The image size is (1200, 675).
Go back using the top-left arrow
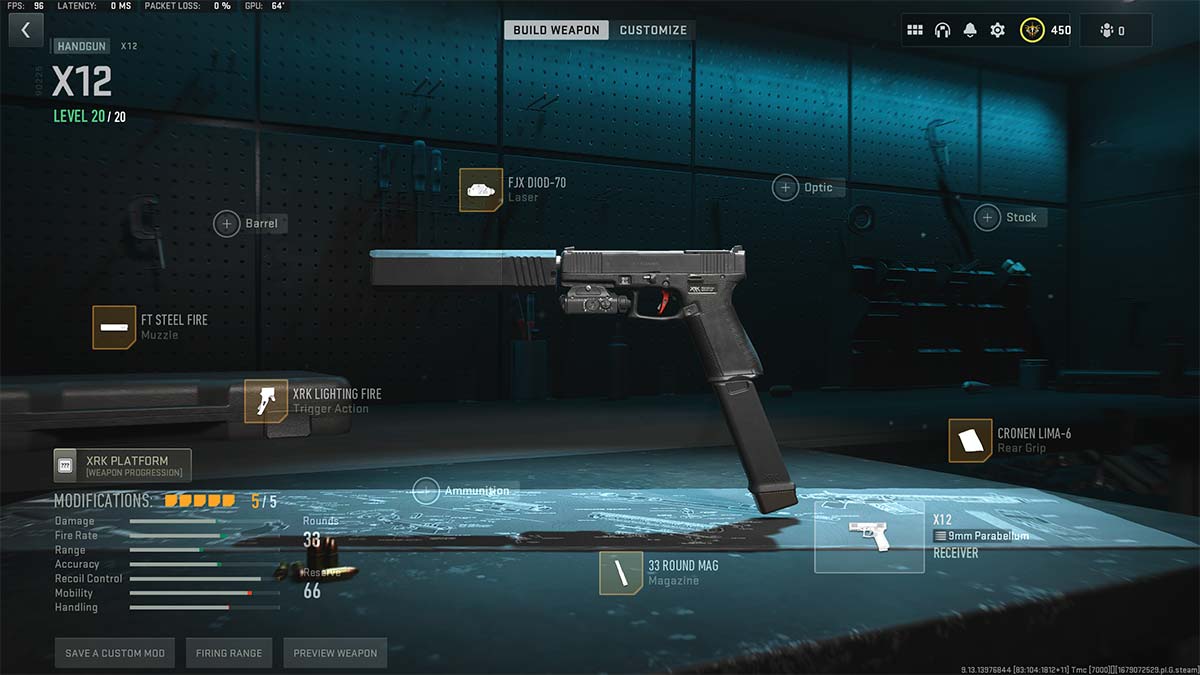[x=26, y=30]
